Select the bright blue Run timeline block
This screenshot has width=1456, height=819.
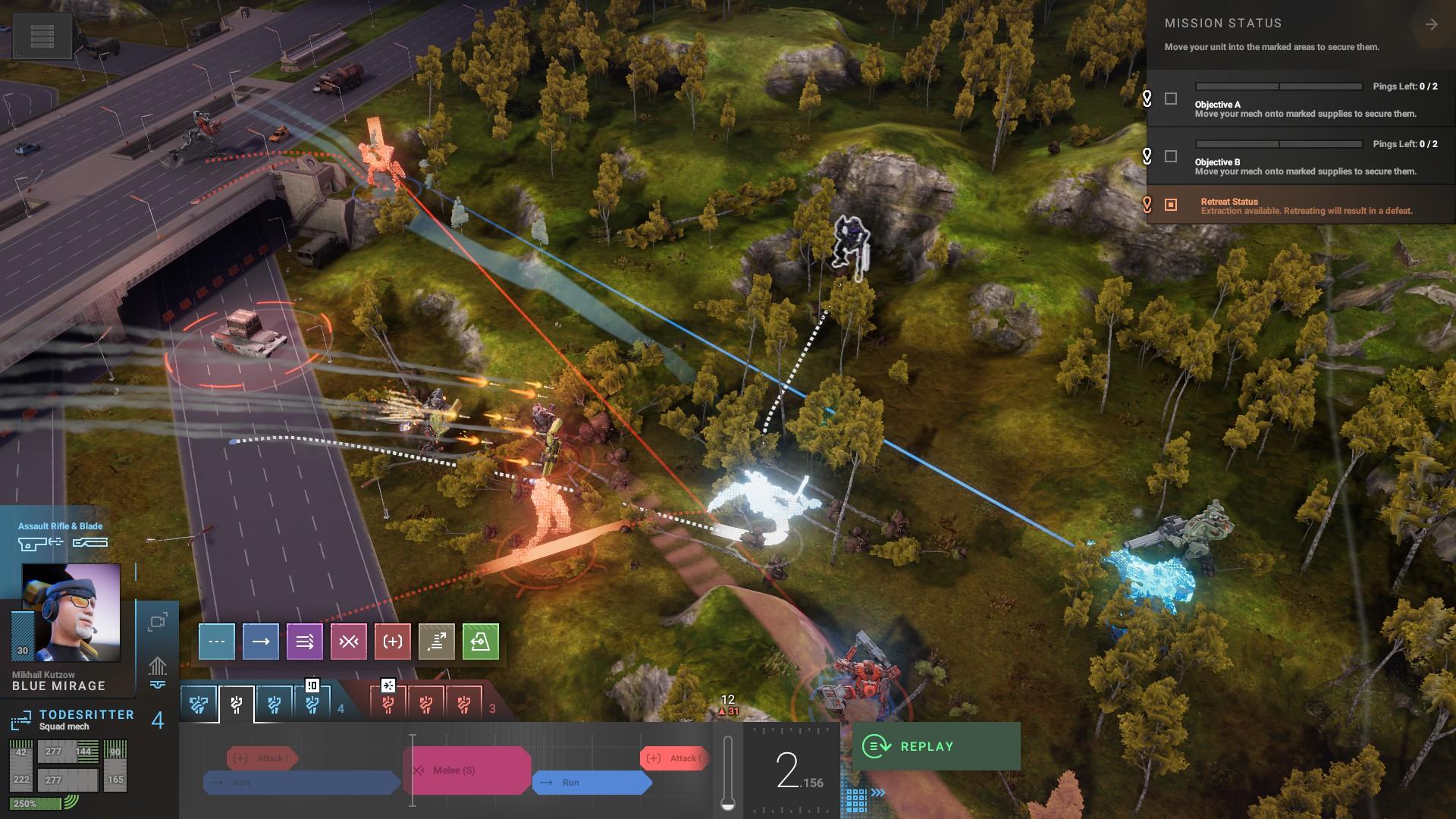coord(591,783)
